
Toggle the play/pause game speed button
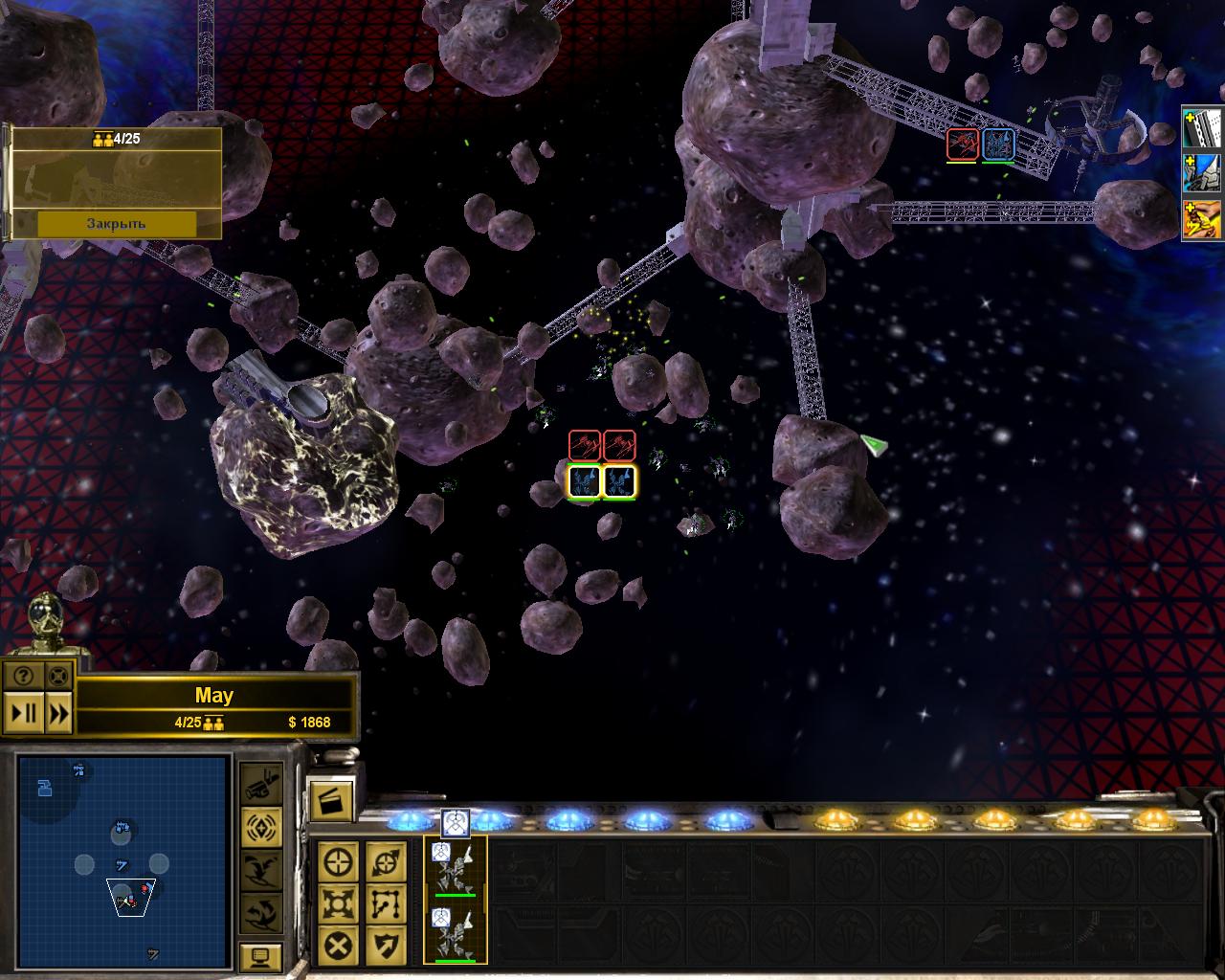tap(23, 713)
